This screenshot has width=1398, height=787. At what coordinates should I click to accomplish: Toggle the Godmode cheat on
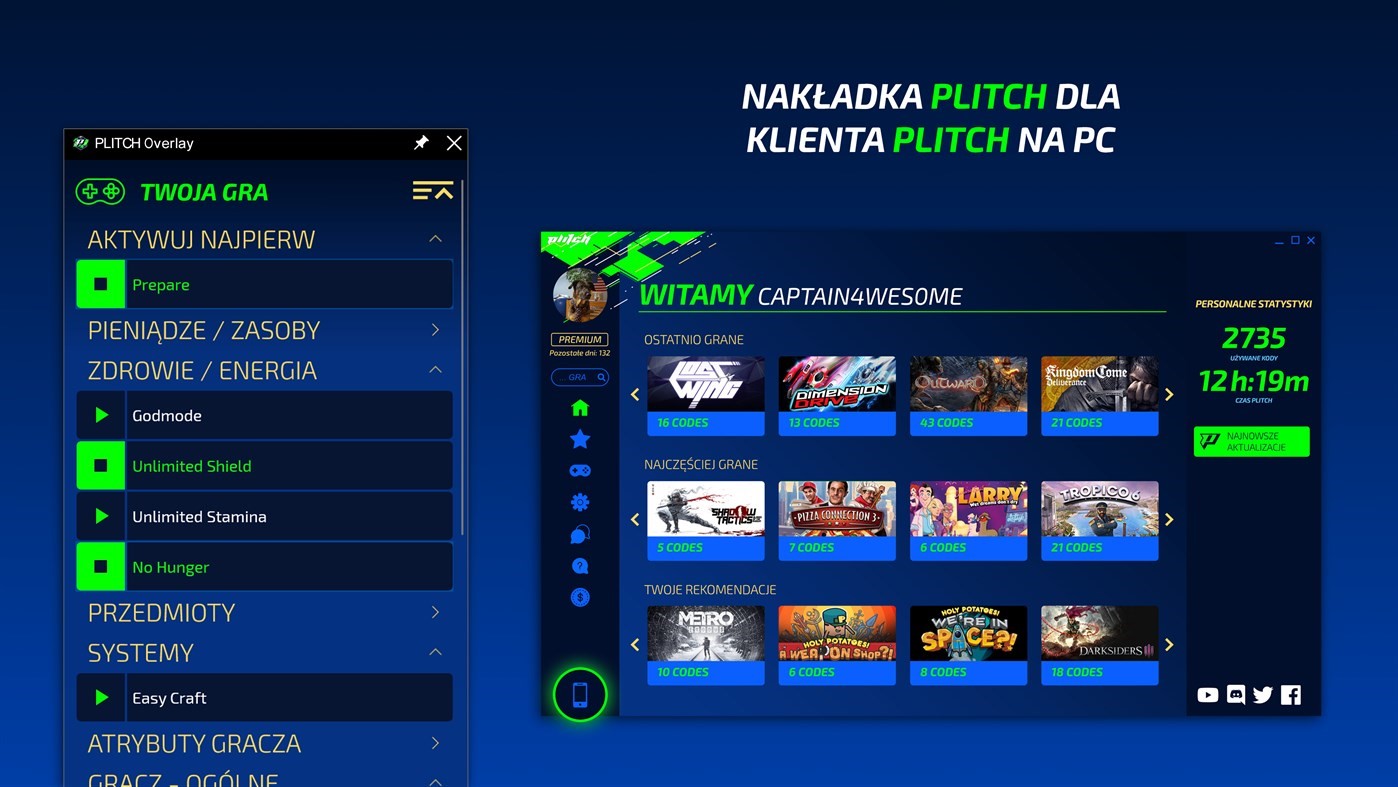click(x=101, y=415)
